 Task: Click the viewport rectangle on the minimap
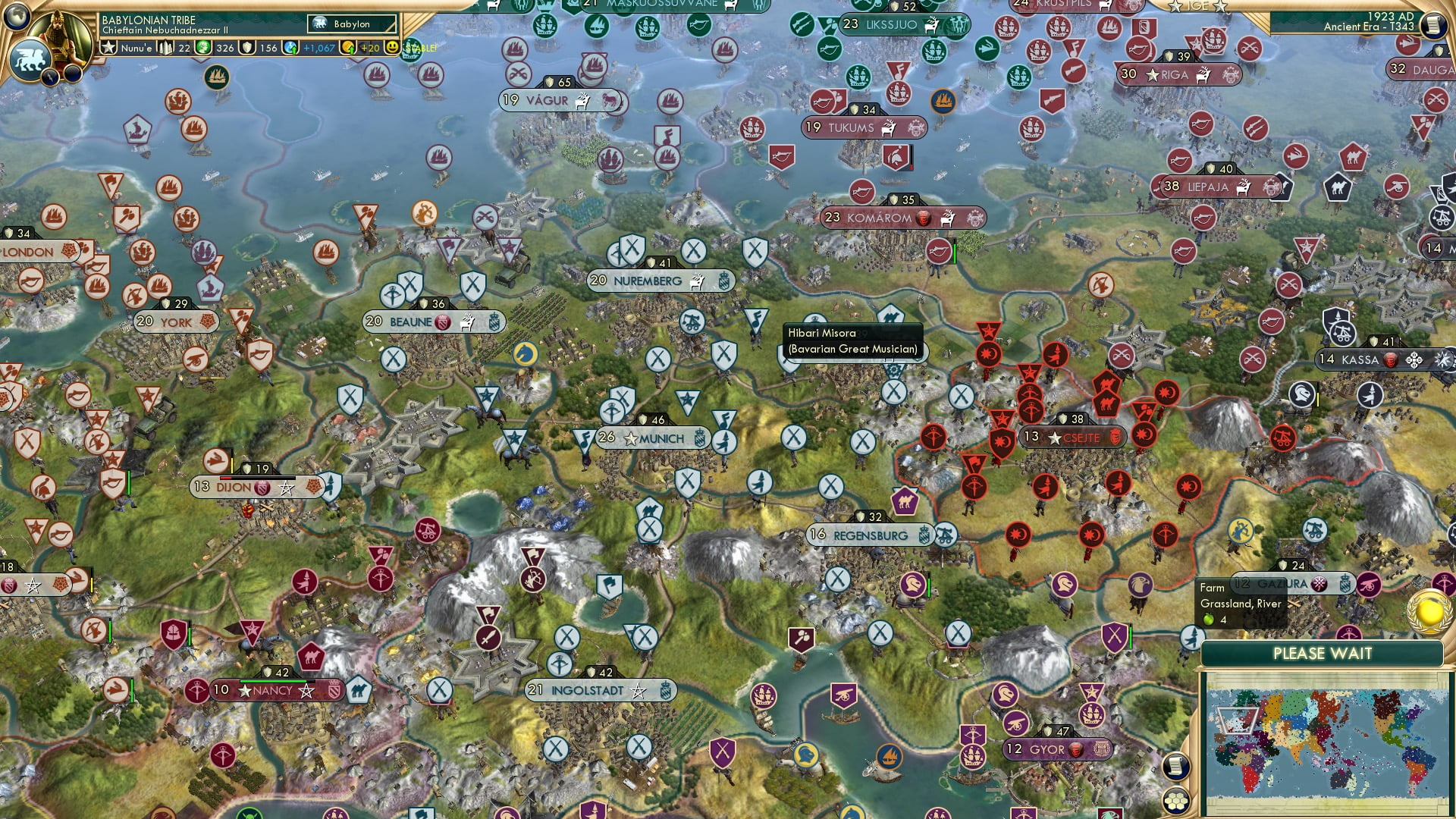1238,720
